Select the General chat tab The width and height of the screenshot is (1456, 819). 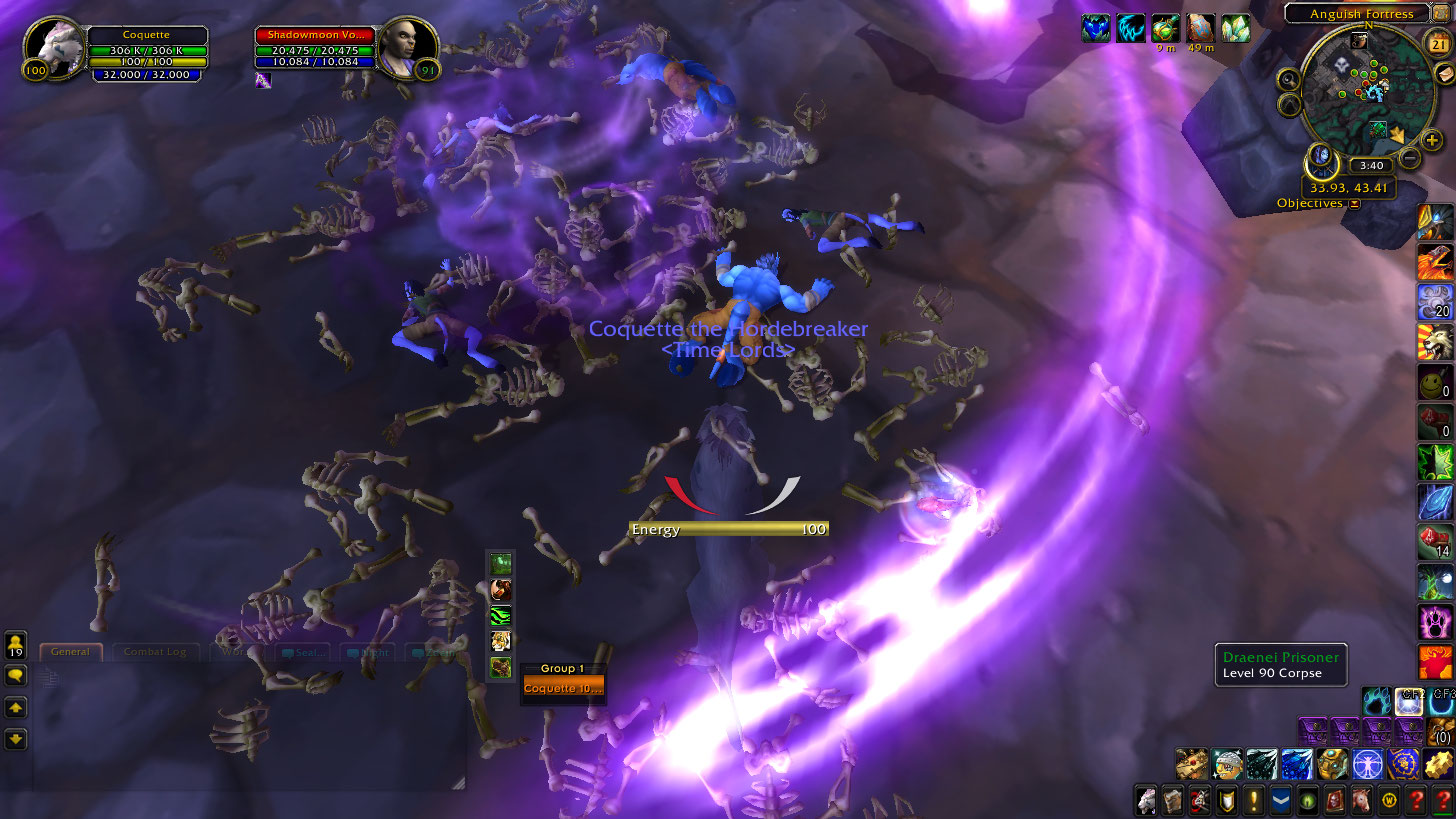pyautogui.click(x=70, y=652)
